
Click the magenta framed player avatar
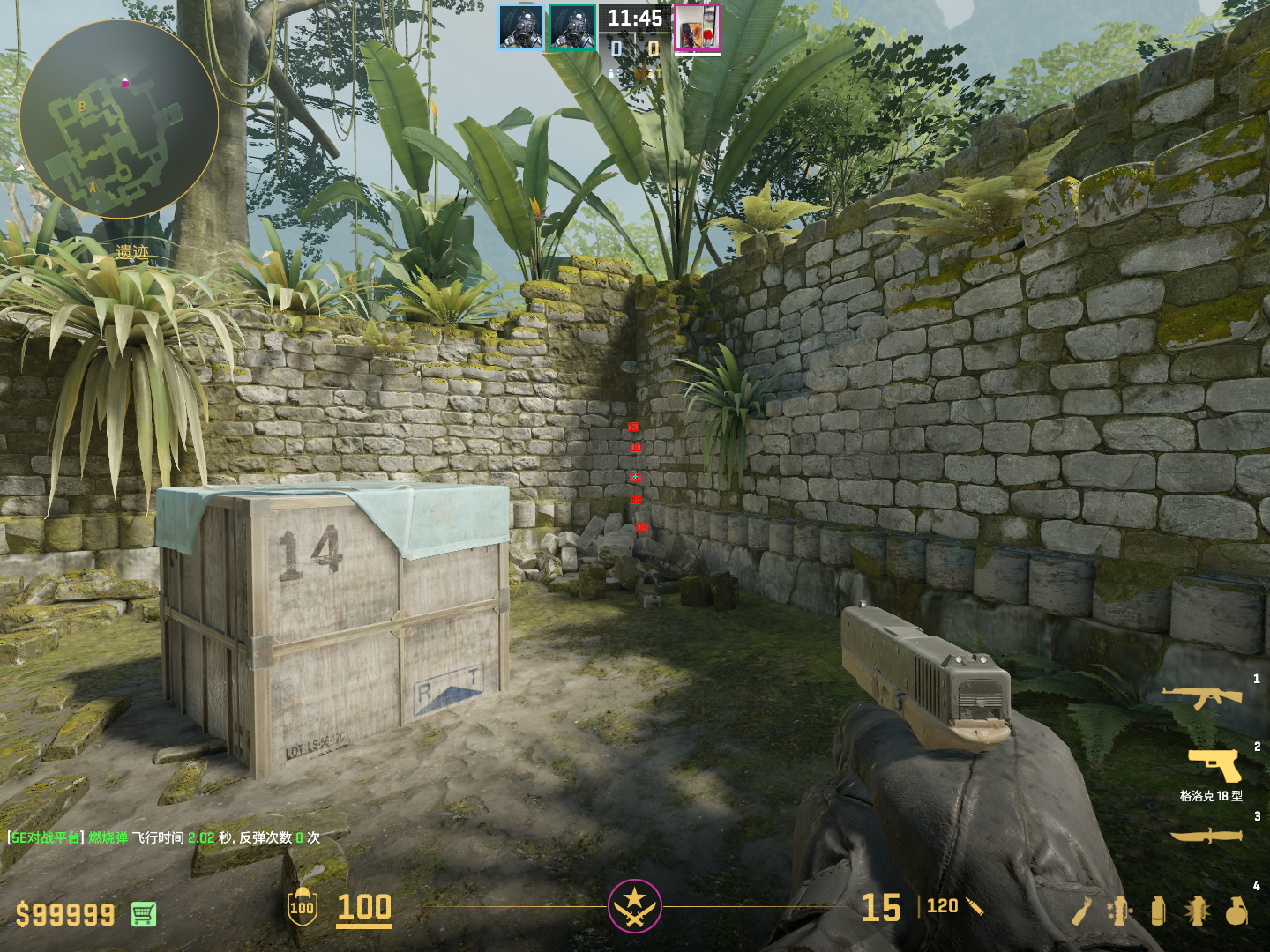point(697,27)
